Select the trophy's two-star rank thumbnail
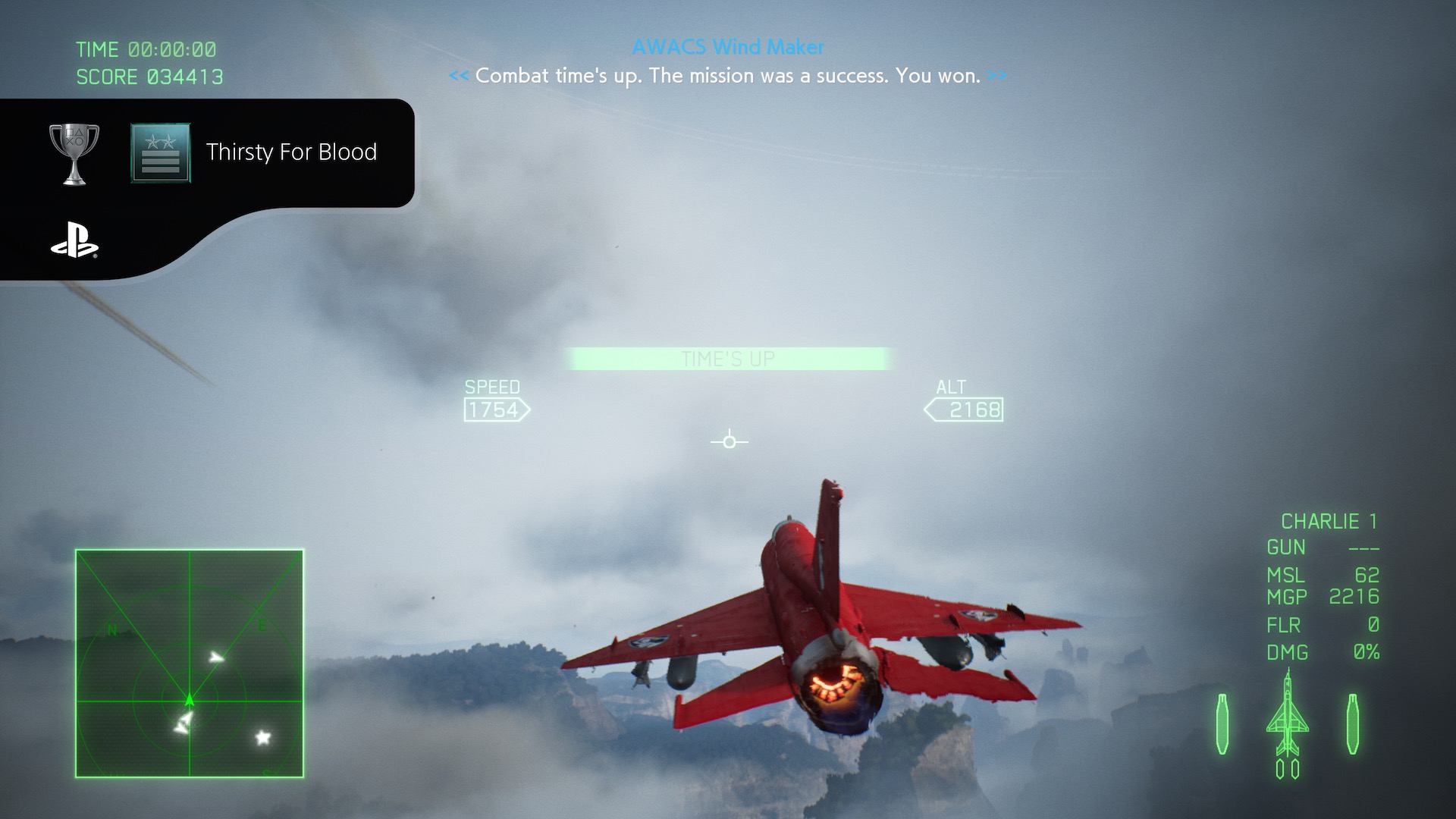Screen dimensions: 1456x819 [161, 153]
